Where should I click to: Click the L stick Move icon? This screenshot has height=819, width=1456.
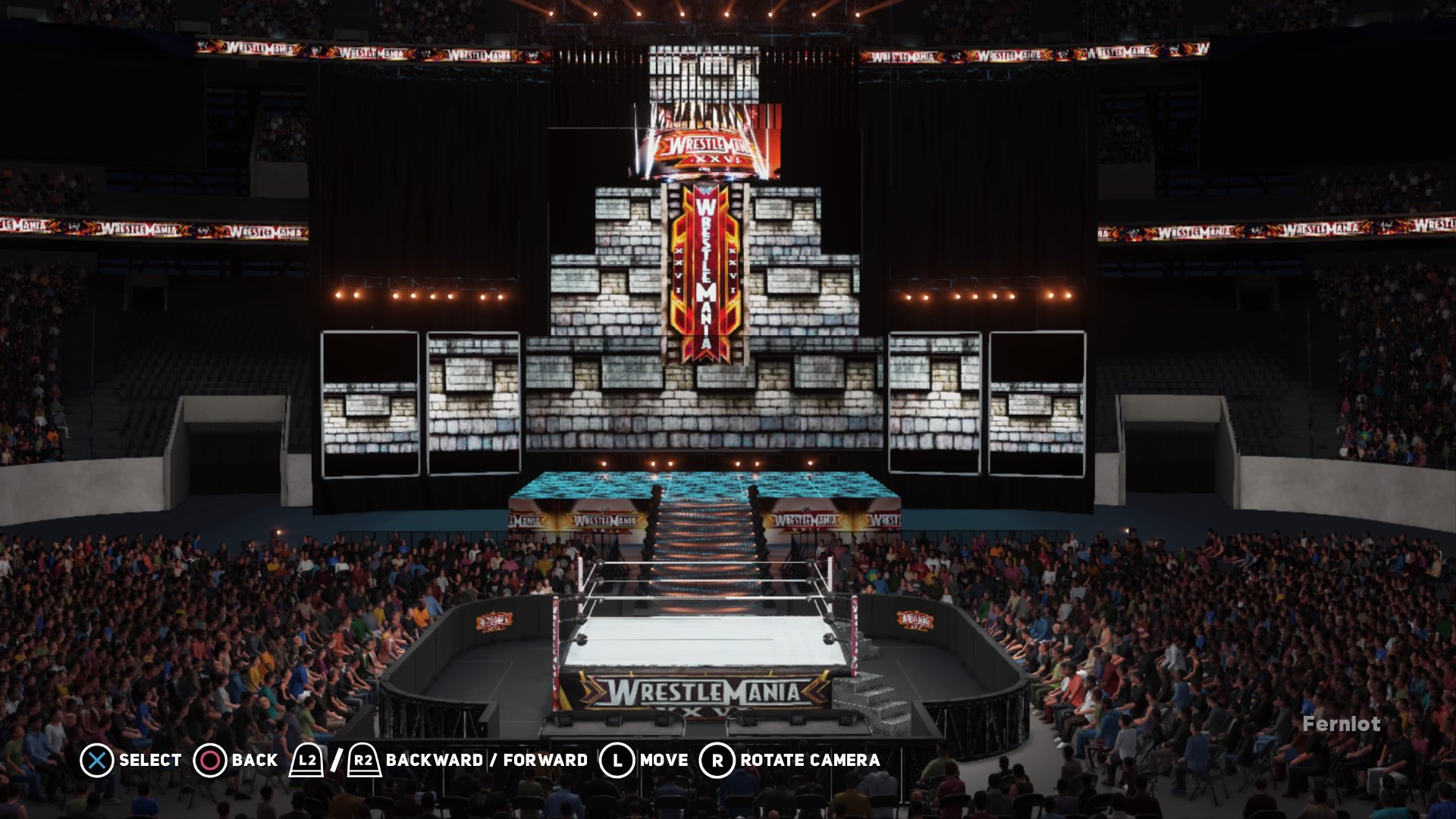(617, 759)
